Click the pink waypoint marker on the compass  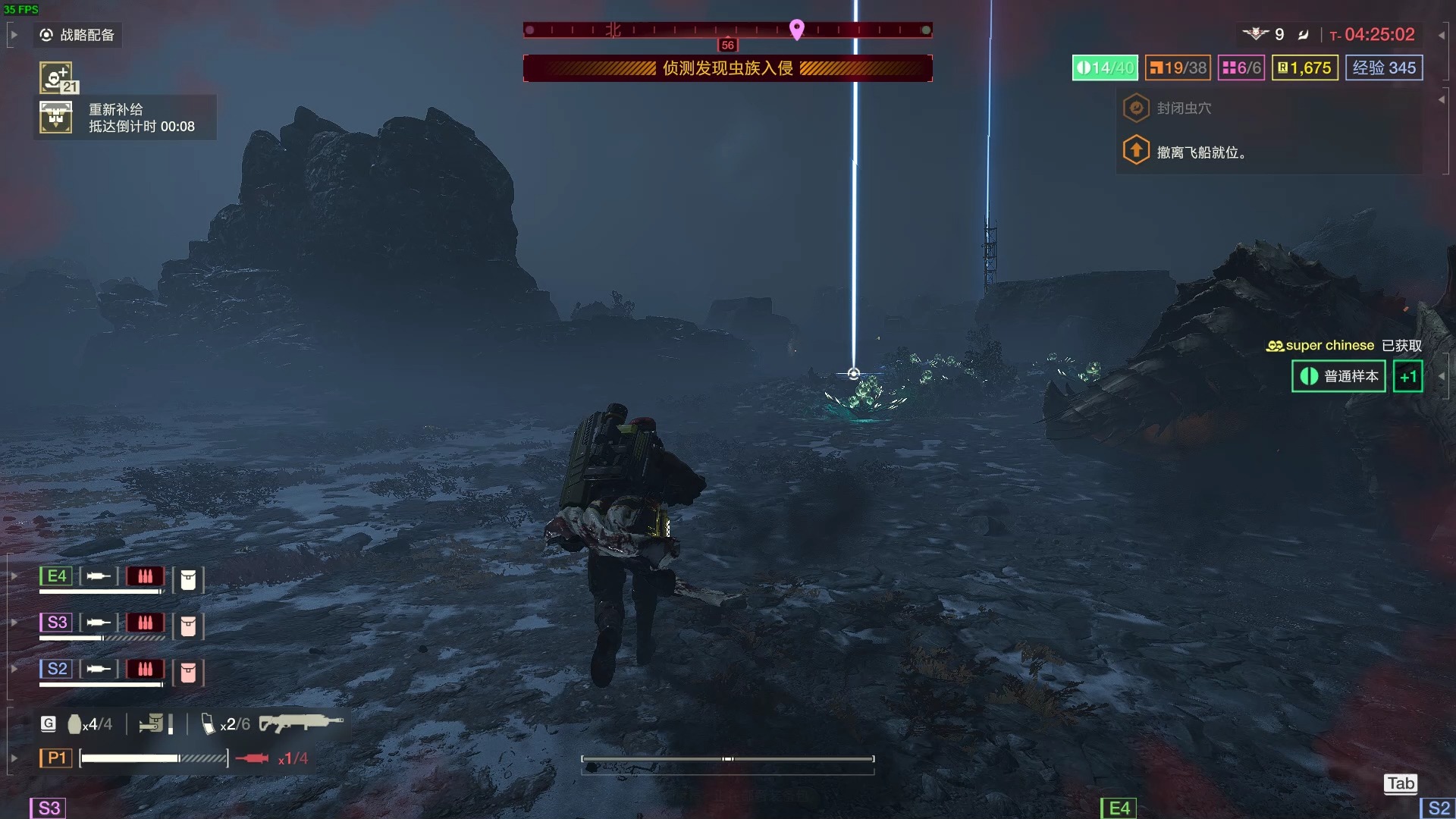click(x=796, y=30)
